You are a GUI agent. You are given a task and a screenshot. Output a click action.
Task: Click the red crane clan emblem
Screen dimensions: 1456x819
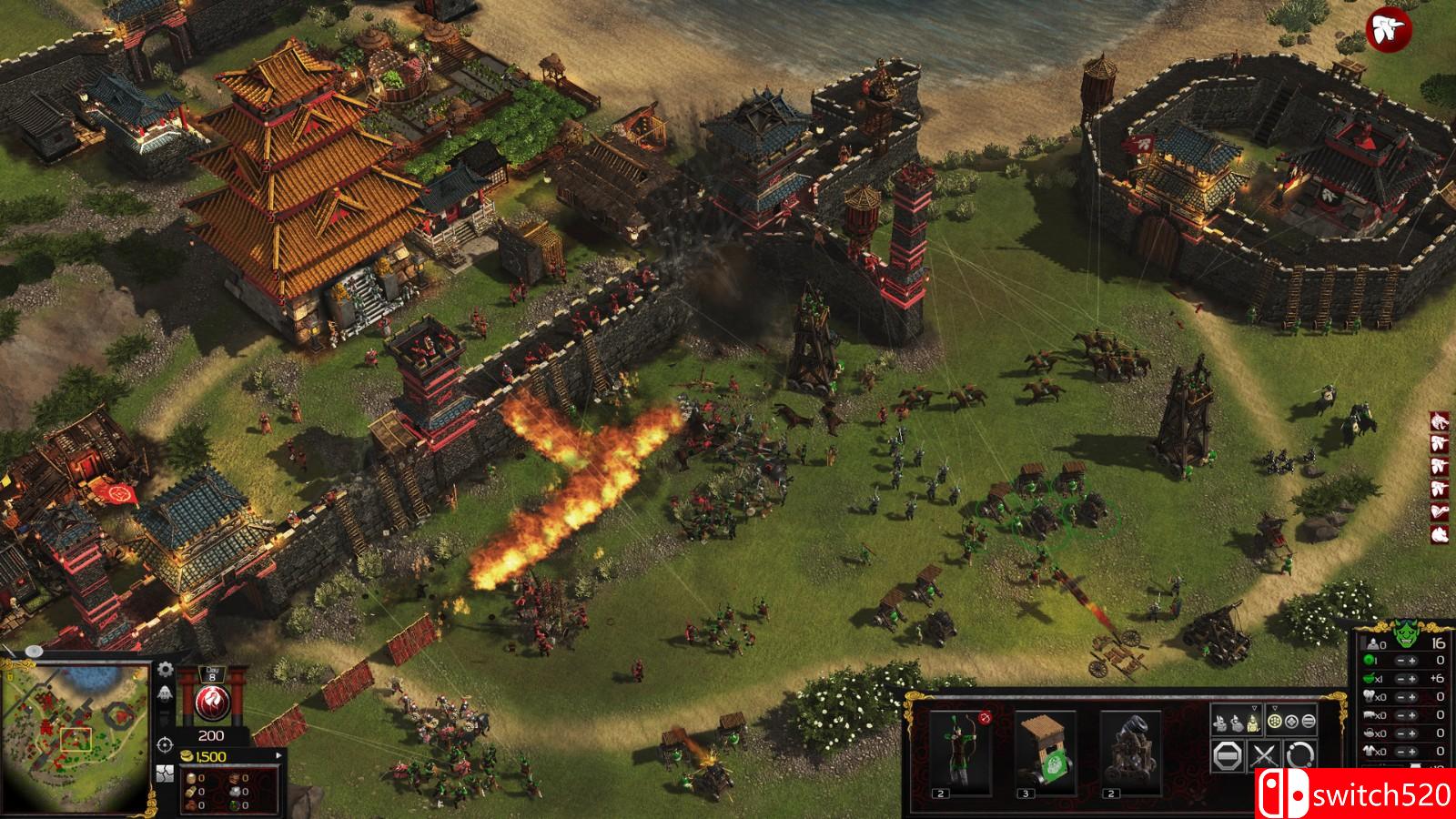pos(211,703)
